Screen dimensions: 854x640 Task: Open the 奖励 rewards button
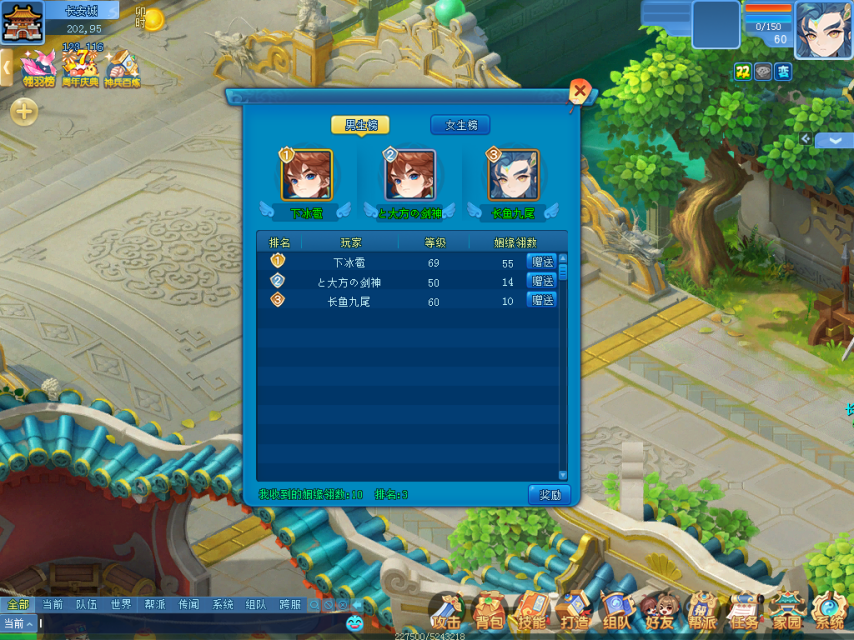[549, 495]
